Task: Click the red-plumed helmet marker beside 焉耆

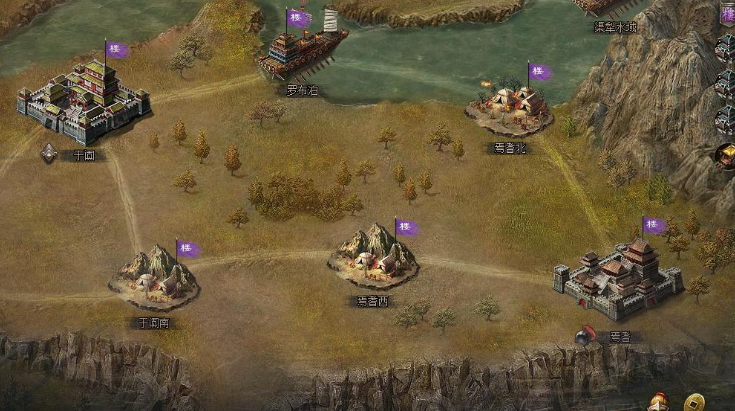Action: pos(585,335)
